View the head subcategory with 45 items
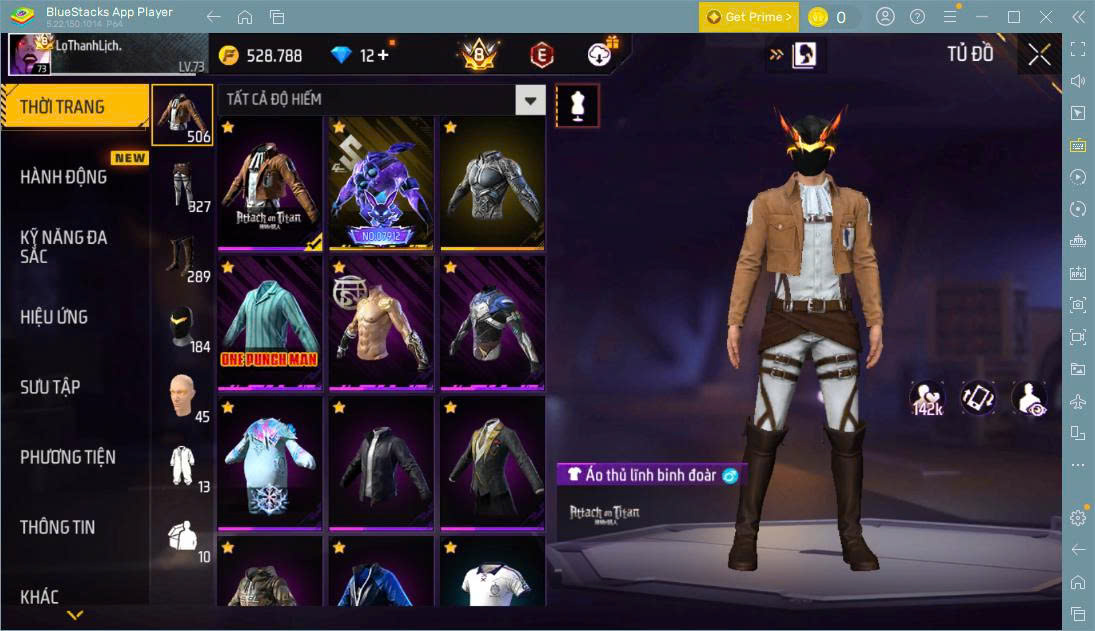The width and height of the screenshot is (1095, 631). (x=183, y=397)
